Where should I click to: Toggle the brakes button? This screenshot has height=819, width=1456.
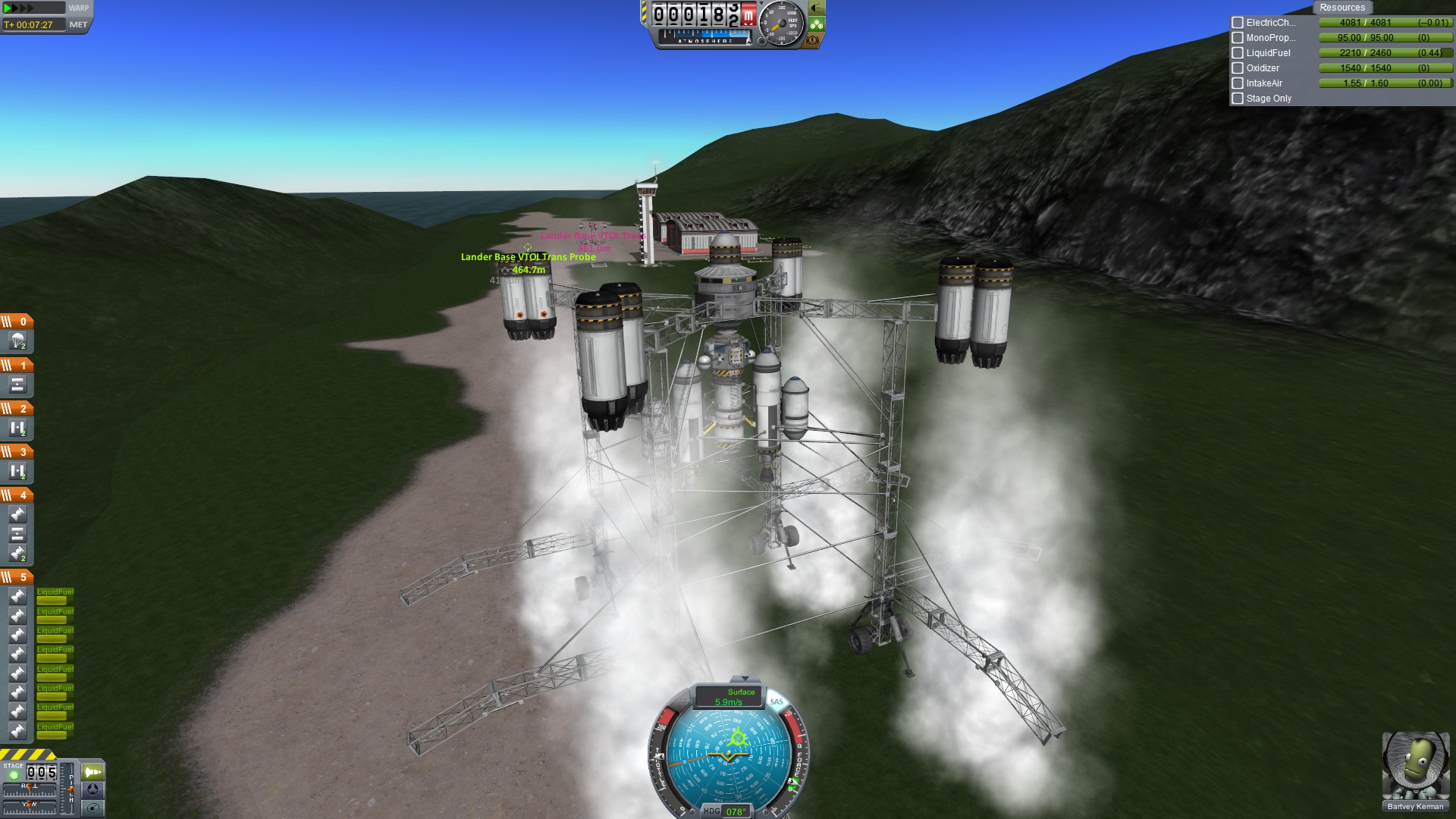pos(813,41)
